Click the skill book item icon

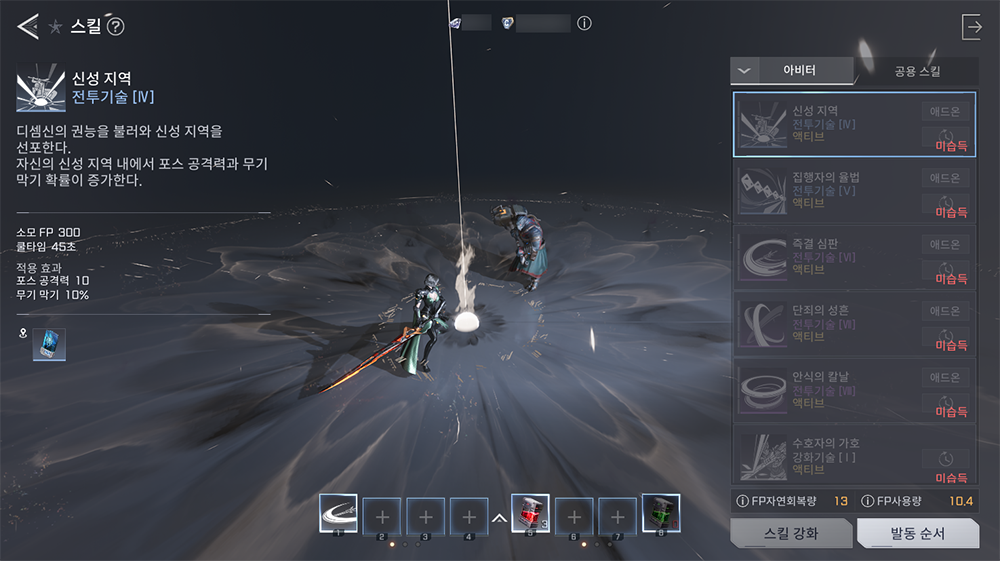point(48,344)
